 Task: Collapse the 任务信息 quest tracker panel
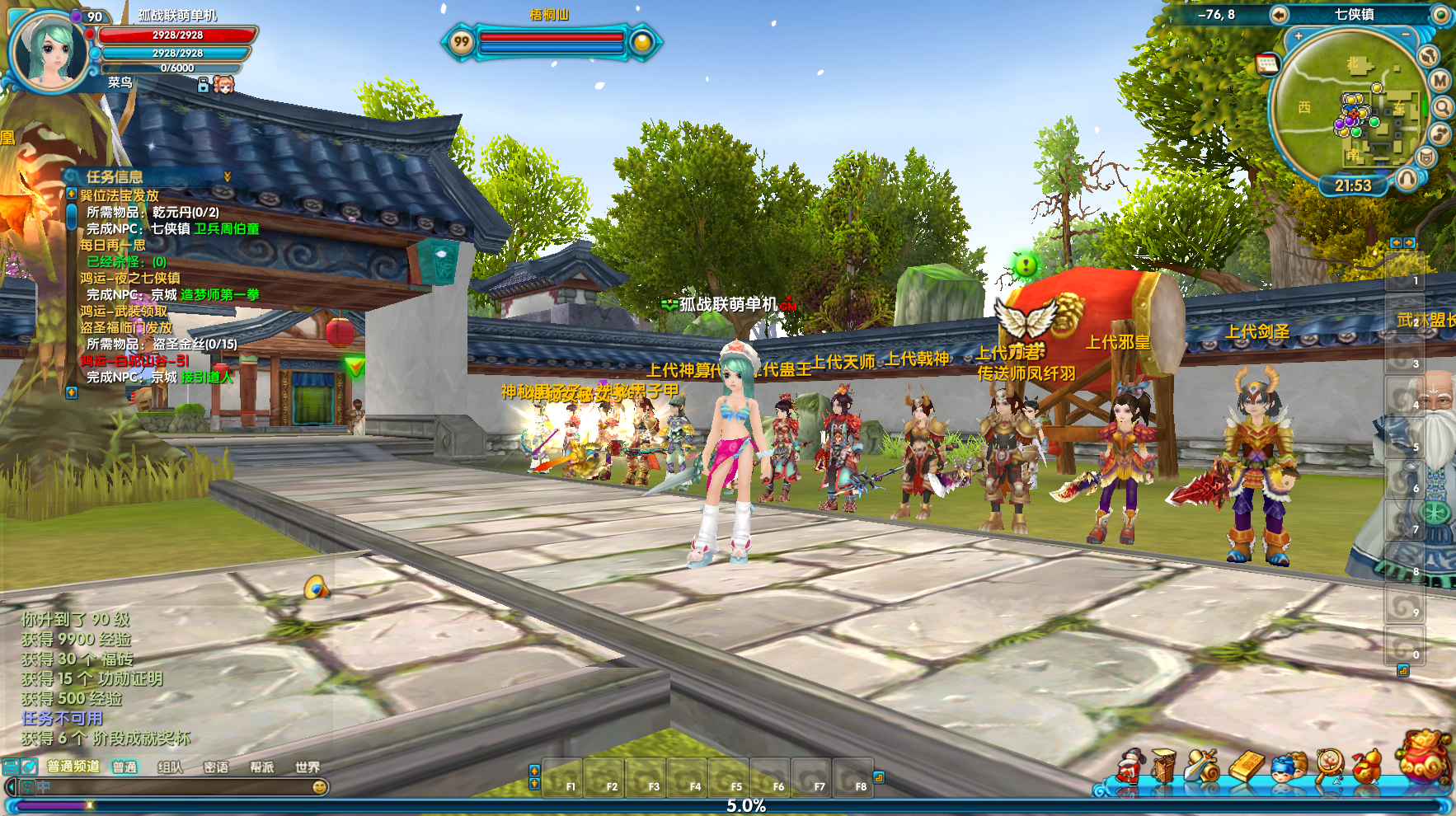pos(228,176)
